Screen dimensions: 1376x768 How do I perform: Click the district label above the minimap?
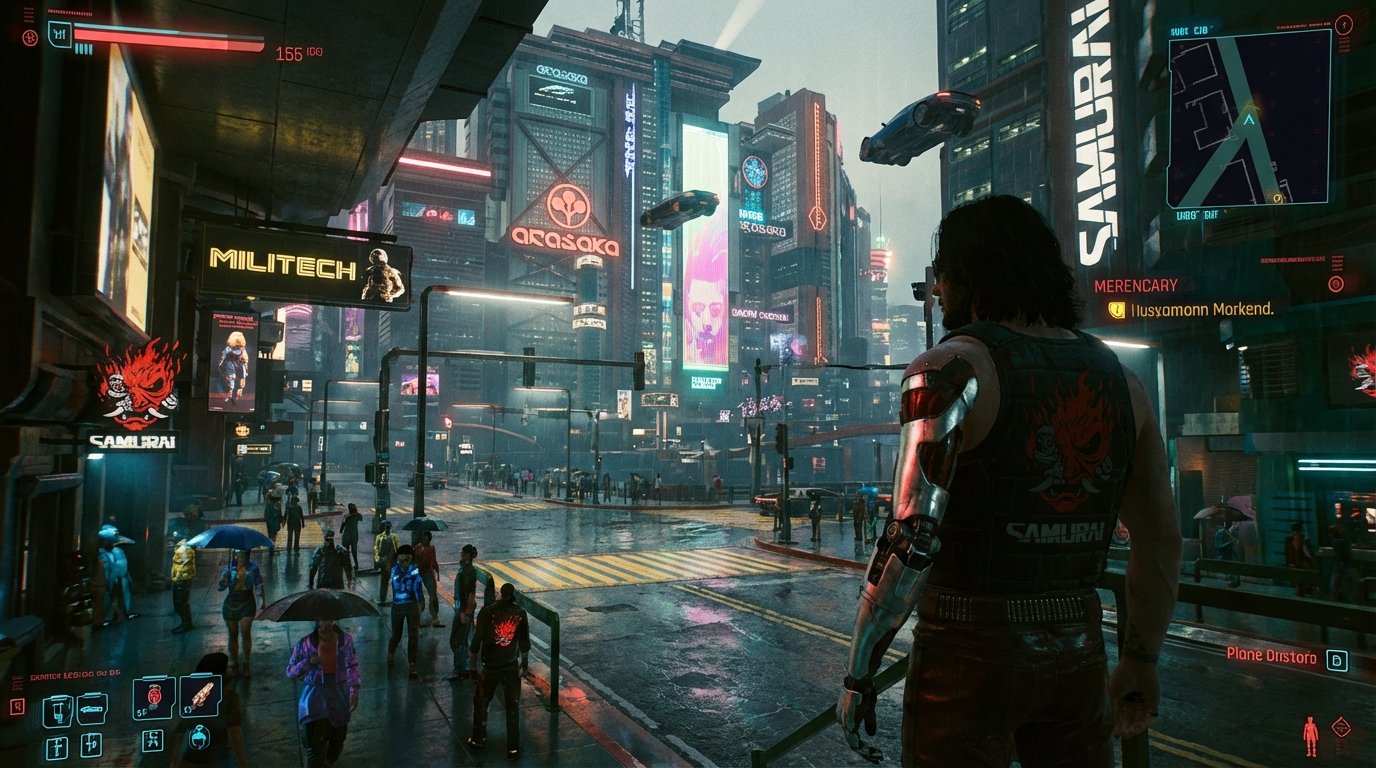pyautogui.click(x=1189, y=30)
